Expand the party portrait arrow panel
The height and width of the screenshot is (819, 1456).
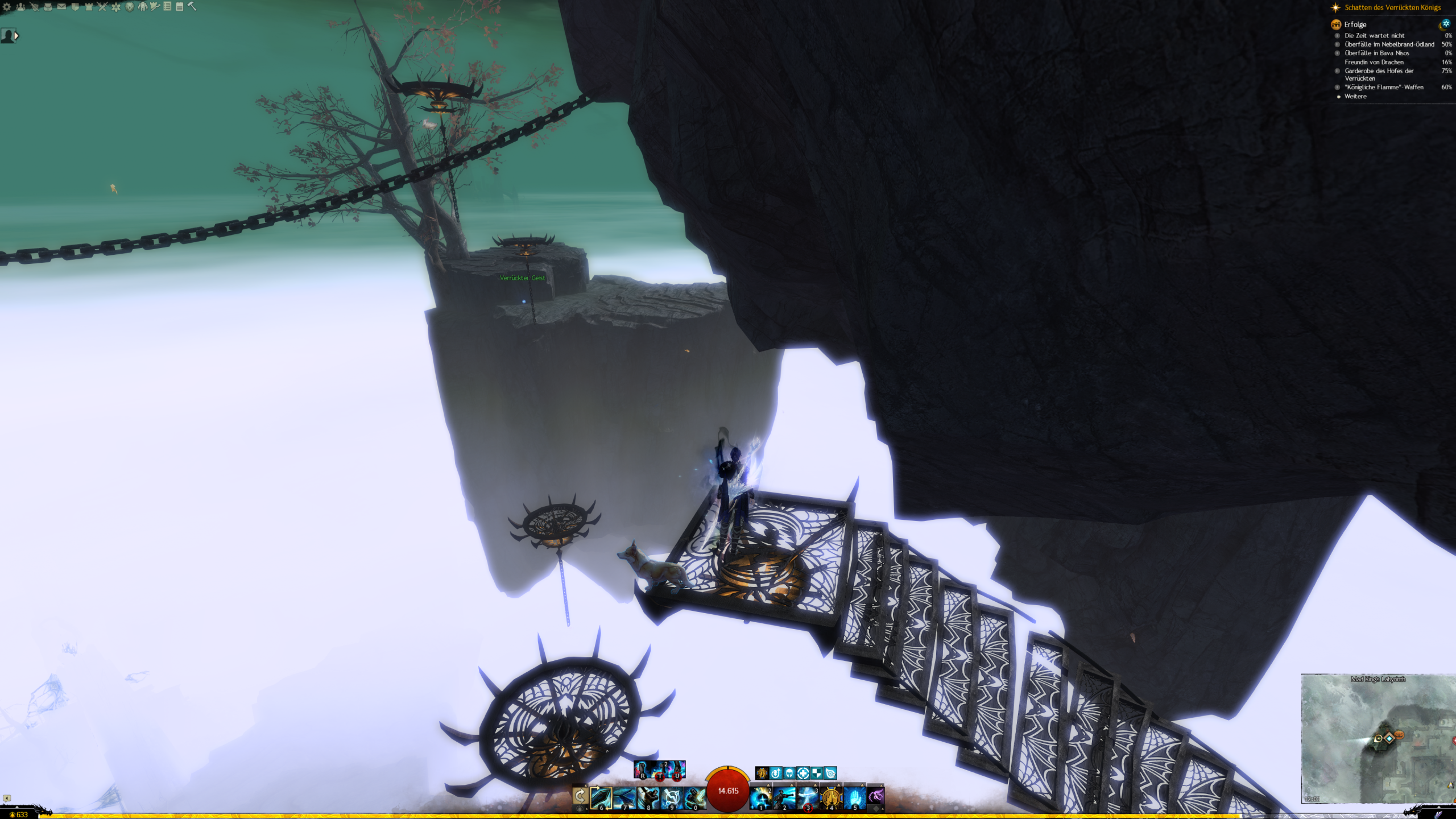coord(16,36)
